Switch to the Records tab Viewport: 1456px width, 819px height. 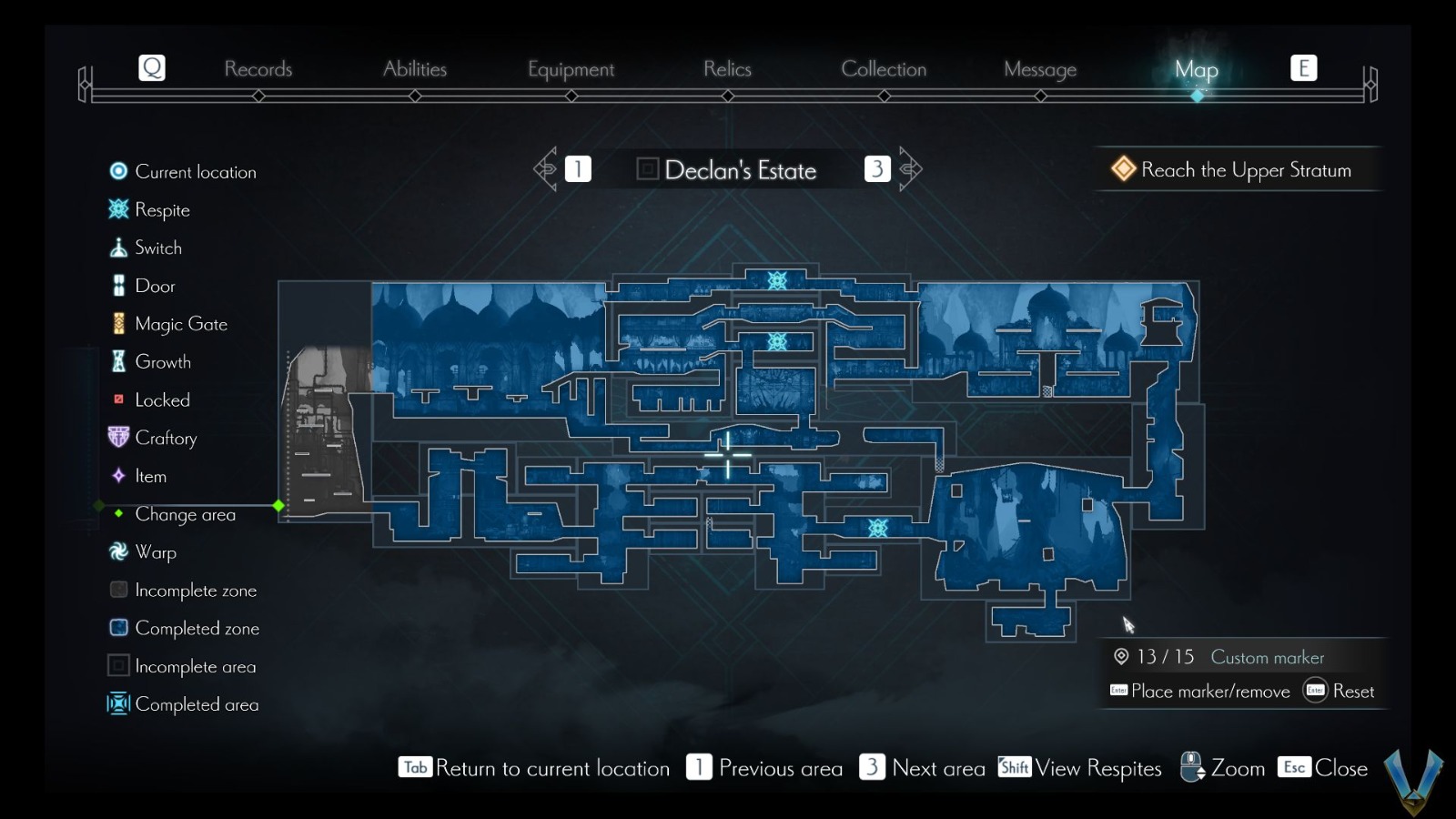pos(259,69)
